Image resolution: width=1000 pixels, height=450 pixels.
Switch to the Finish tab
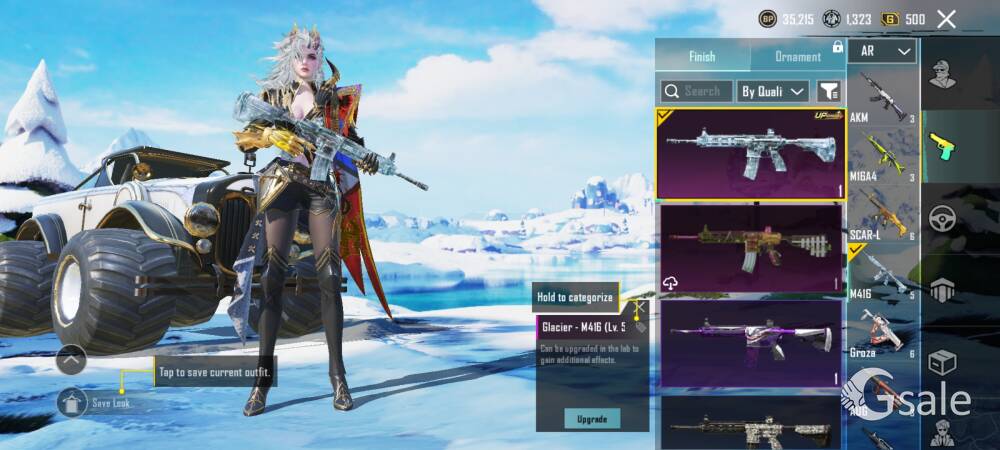(702, 56)
